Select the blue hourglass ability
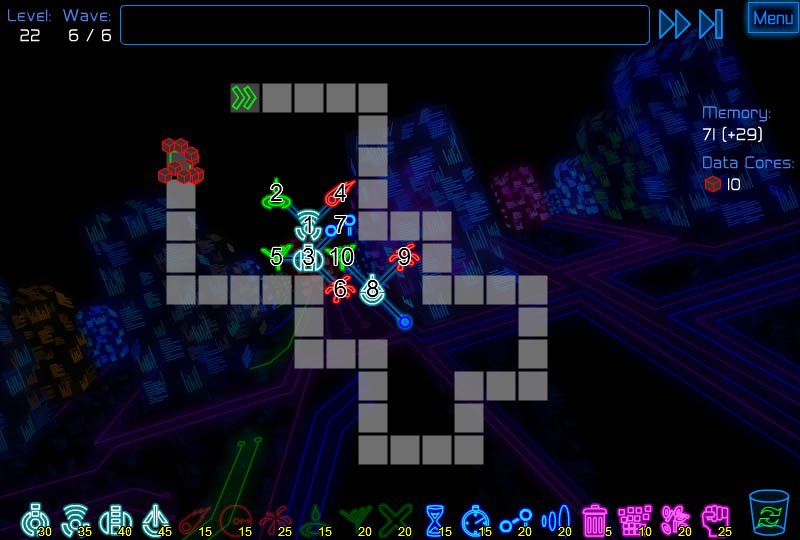Viewport: 800px width, 540px height. (x=435, y=519)
